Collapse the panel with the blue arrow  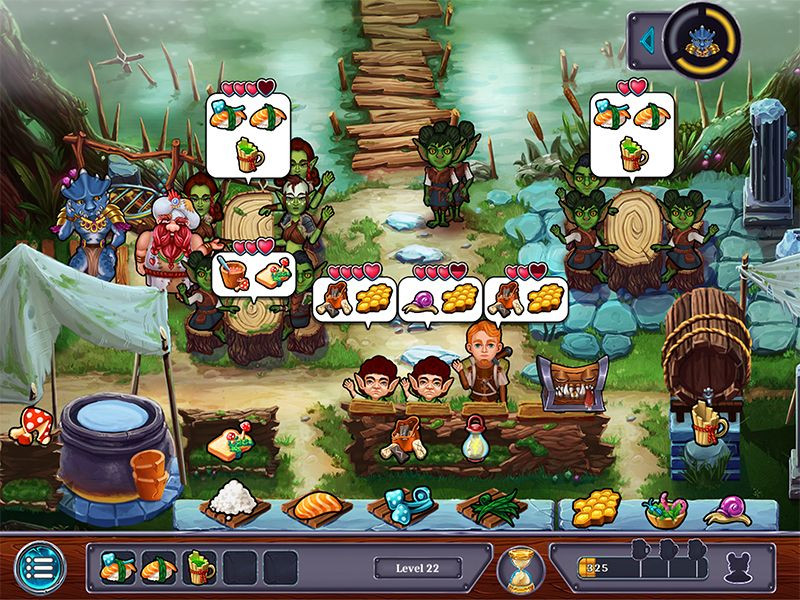tap(648, 43)
